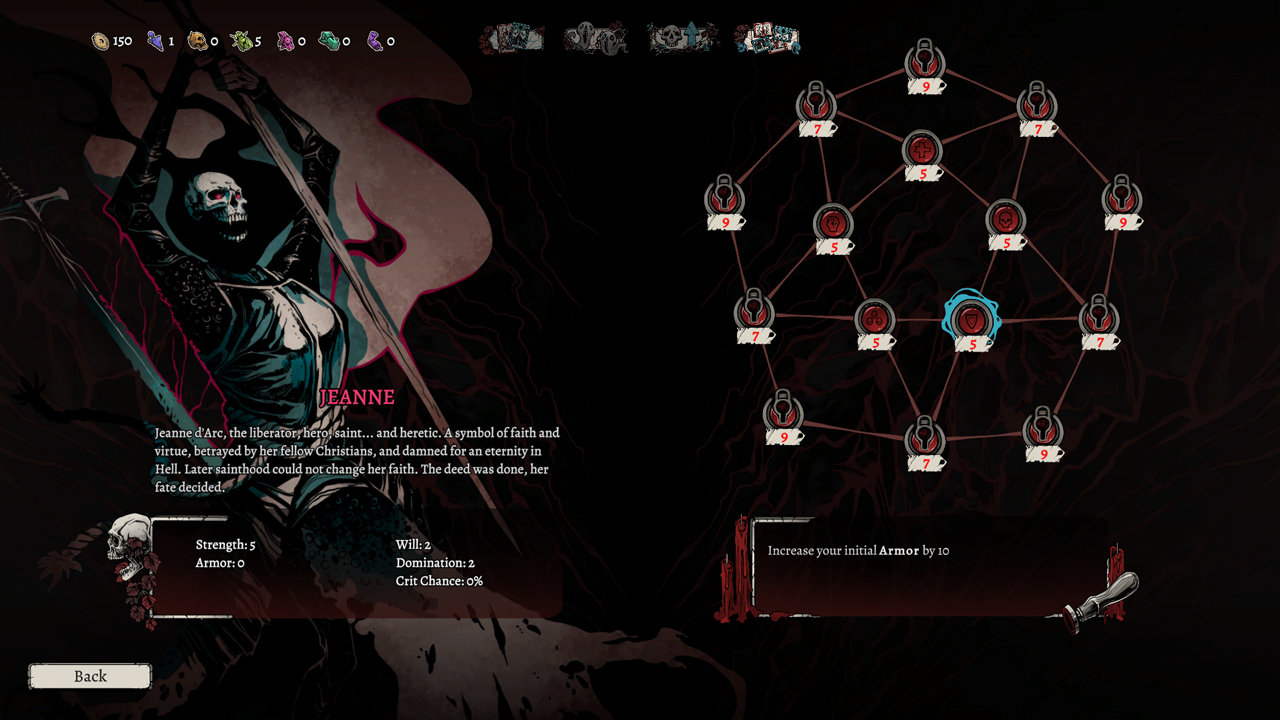
Task: Open the cards collection tab at the top
Action: tap(766, 38)
